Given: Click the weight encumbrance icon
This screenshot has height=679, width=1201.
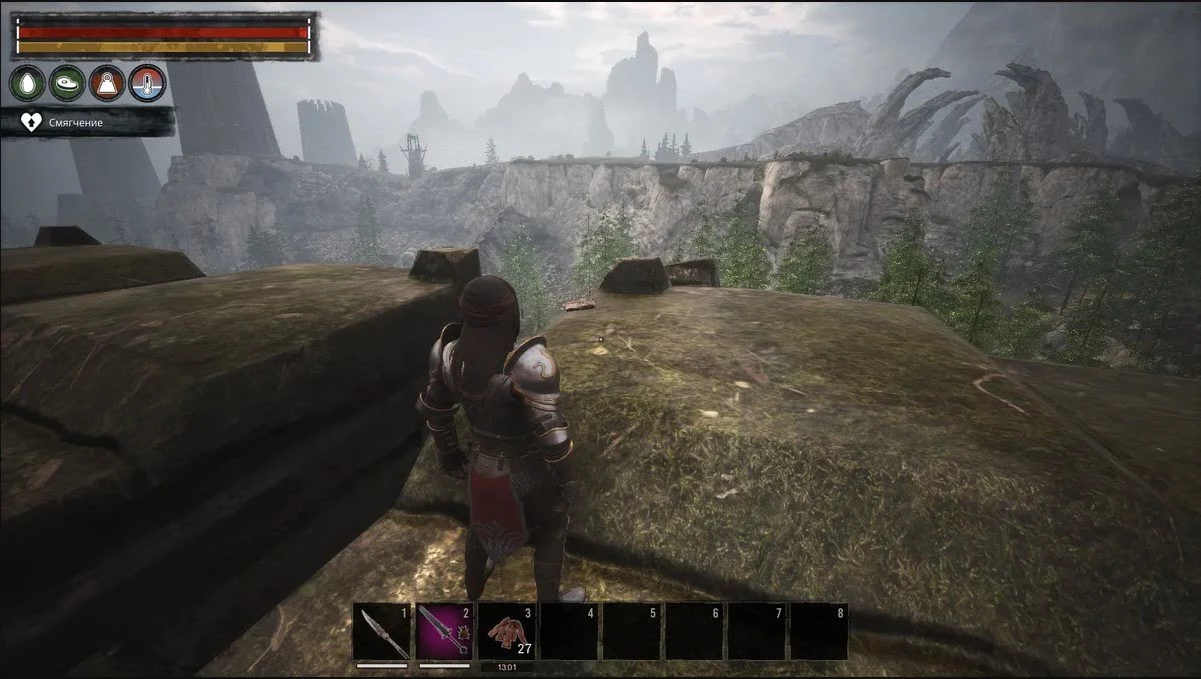Looking at the screenshot, I should pyautogui.click(x=107, y=83).
